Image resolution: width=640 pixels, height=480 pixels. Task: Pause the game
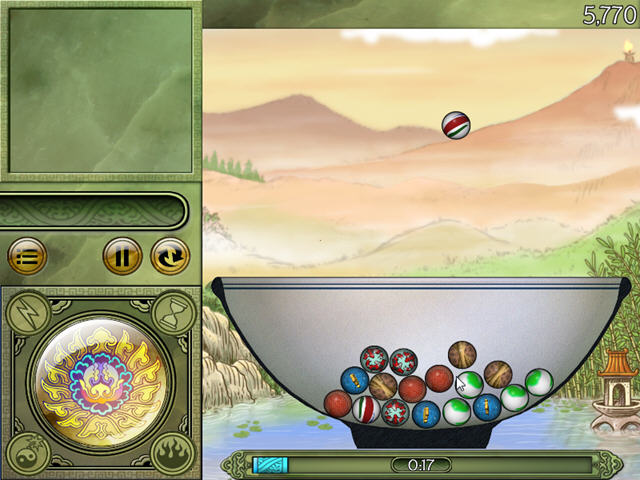pos(122,257)
